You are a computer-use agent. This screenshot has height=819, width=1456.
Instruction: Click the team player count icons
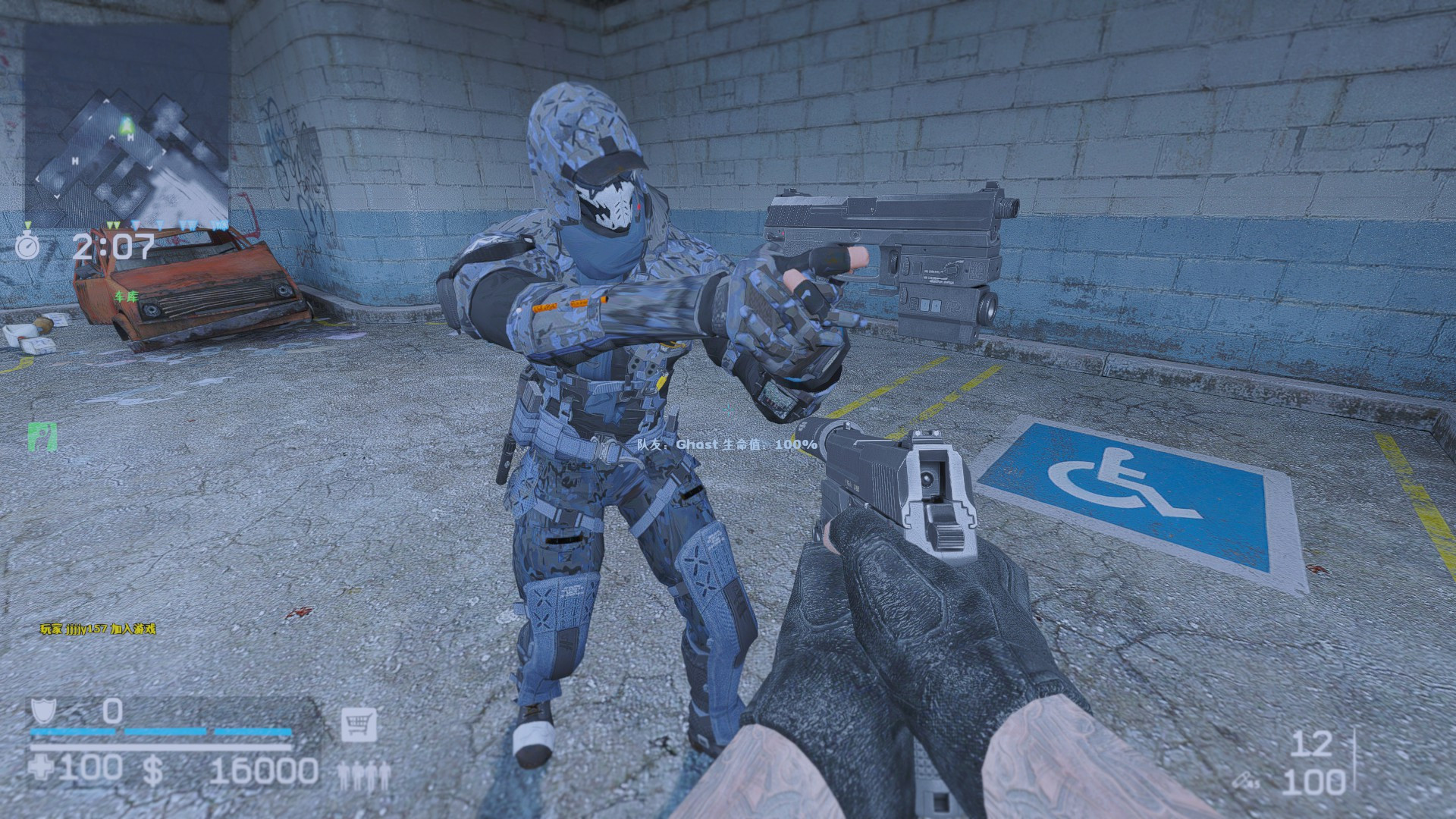tap(366, 775)
